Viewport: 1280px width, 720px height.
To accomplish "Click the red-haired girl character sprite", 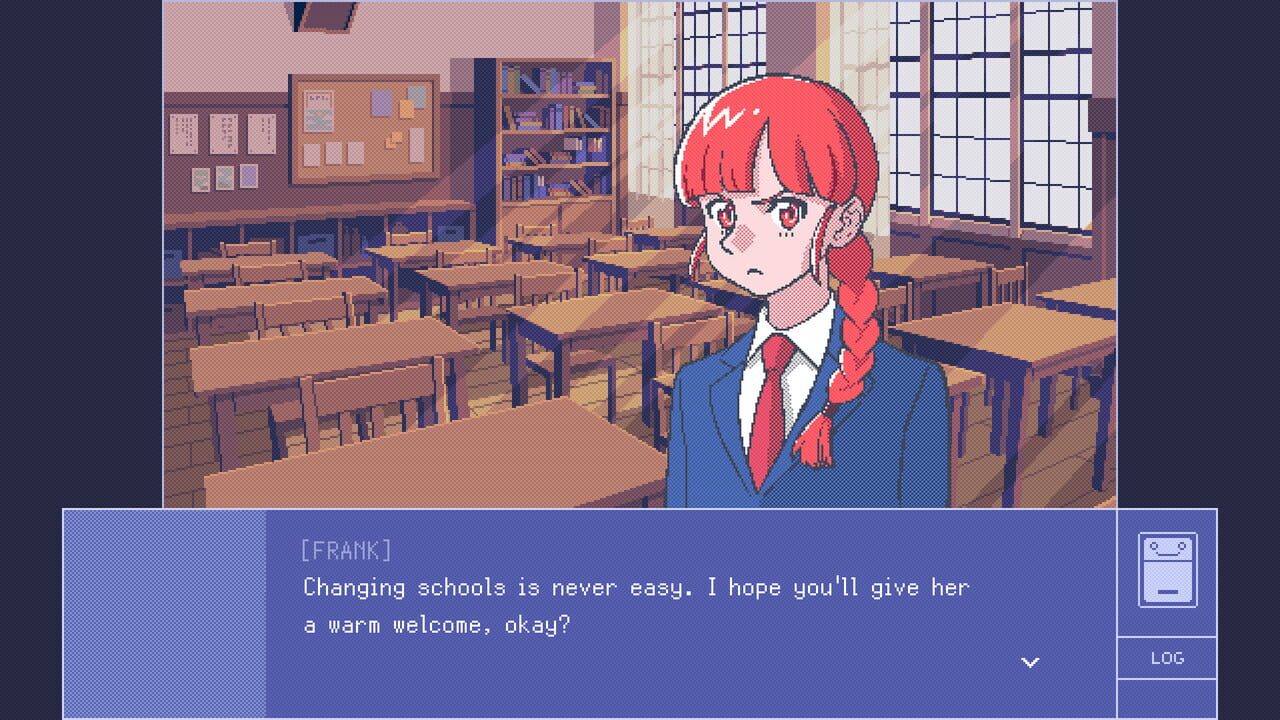I will click(x=780, y=300).
